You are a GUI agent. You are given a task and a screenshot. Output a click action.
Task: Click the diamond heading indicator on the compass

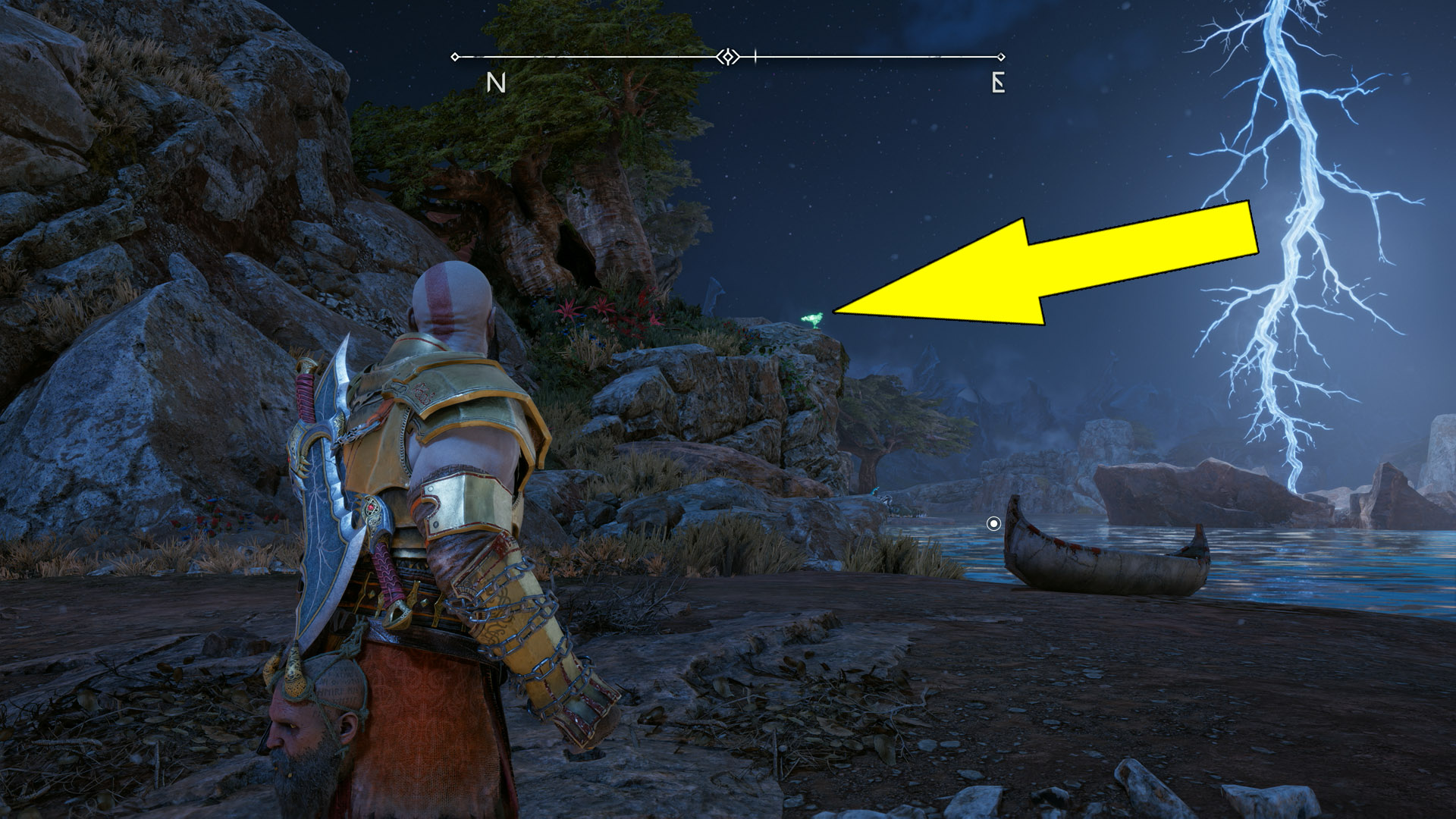(x=727, y=55)
